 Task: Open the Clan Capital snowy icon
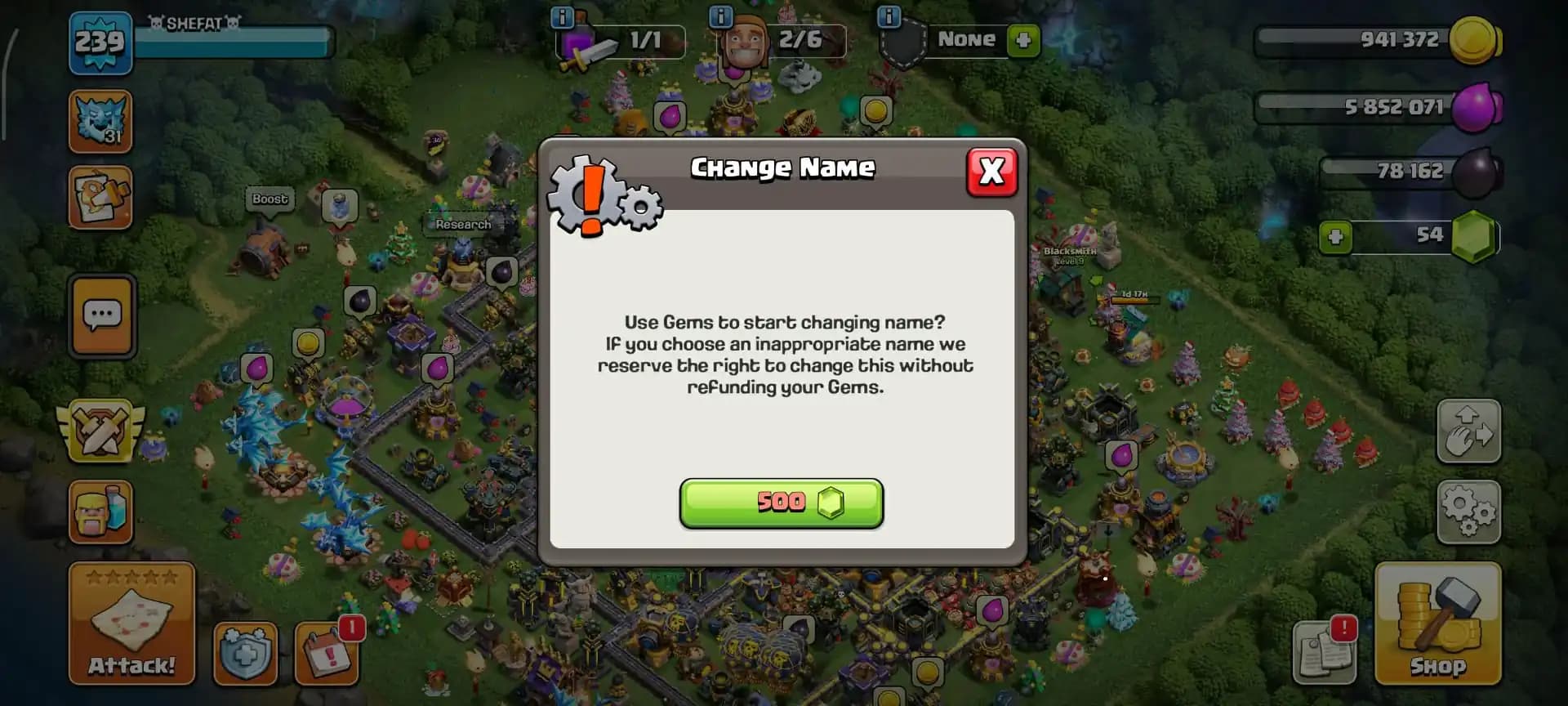pos(101,121)
